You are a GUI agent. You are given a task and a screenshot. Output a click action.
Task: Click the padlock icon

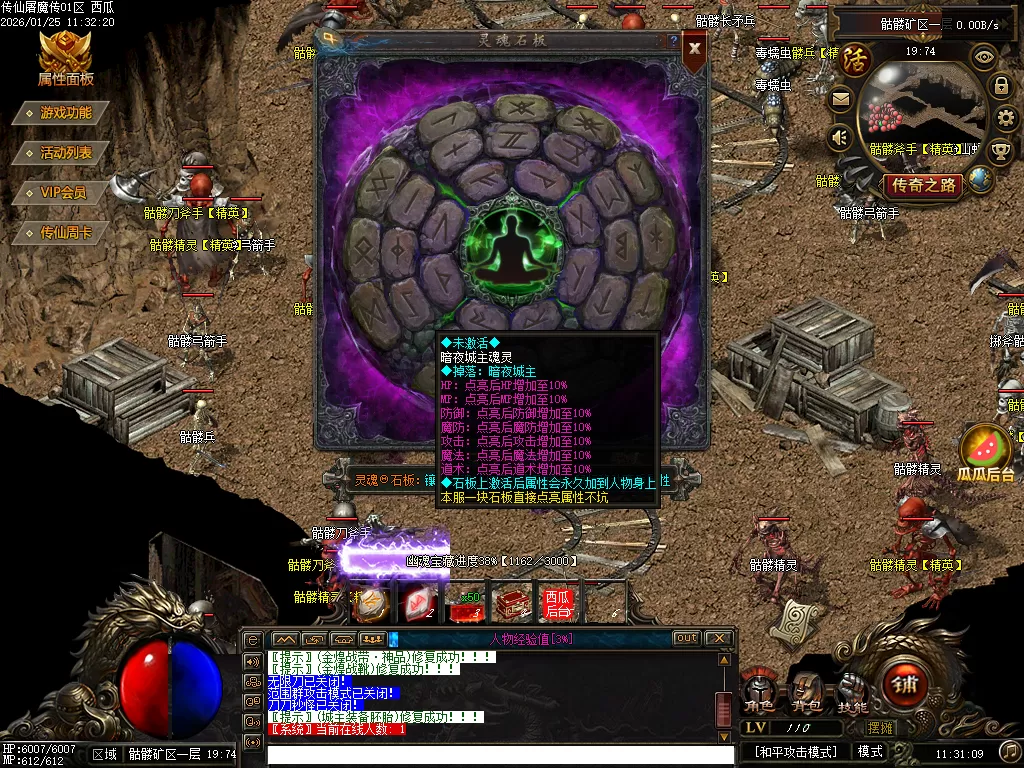pos(1001,86)
